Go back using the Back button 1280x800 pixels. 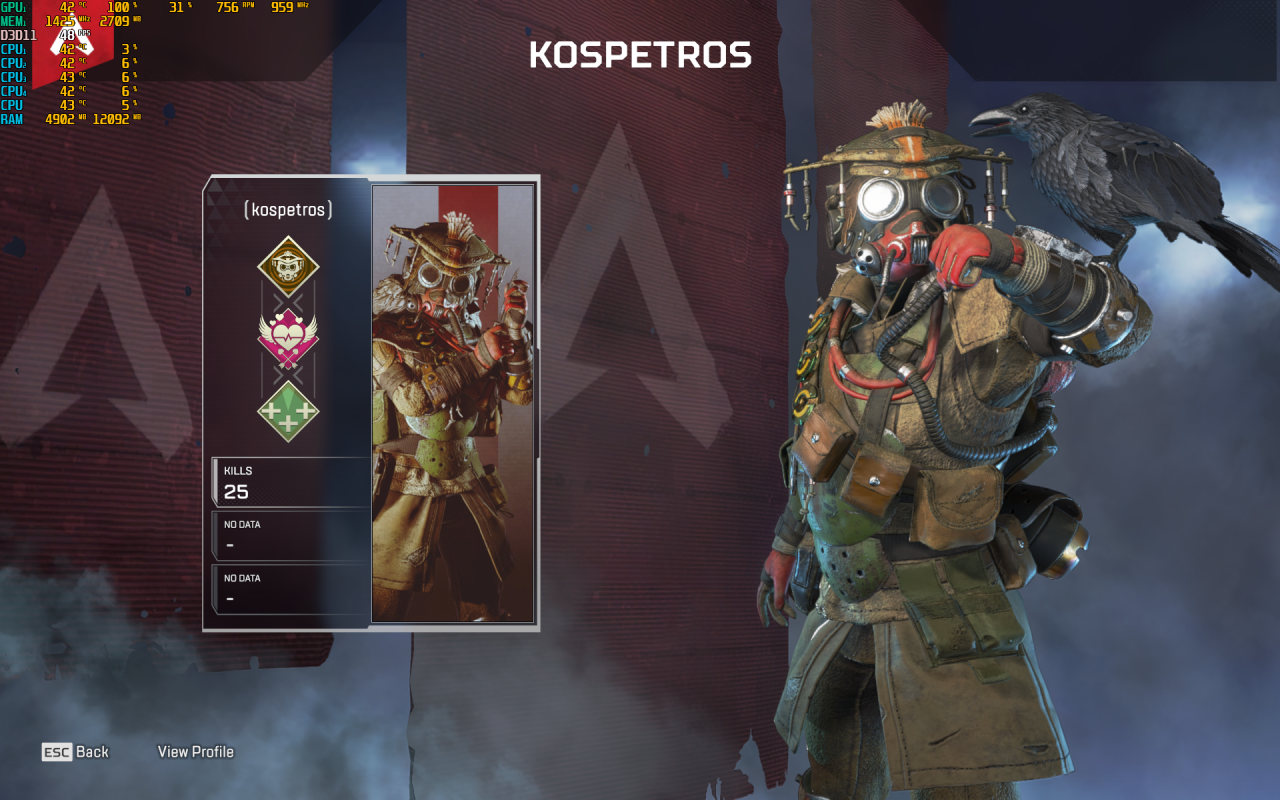pos(76,752)
